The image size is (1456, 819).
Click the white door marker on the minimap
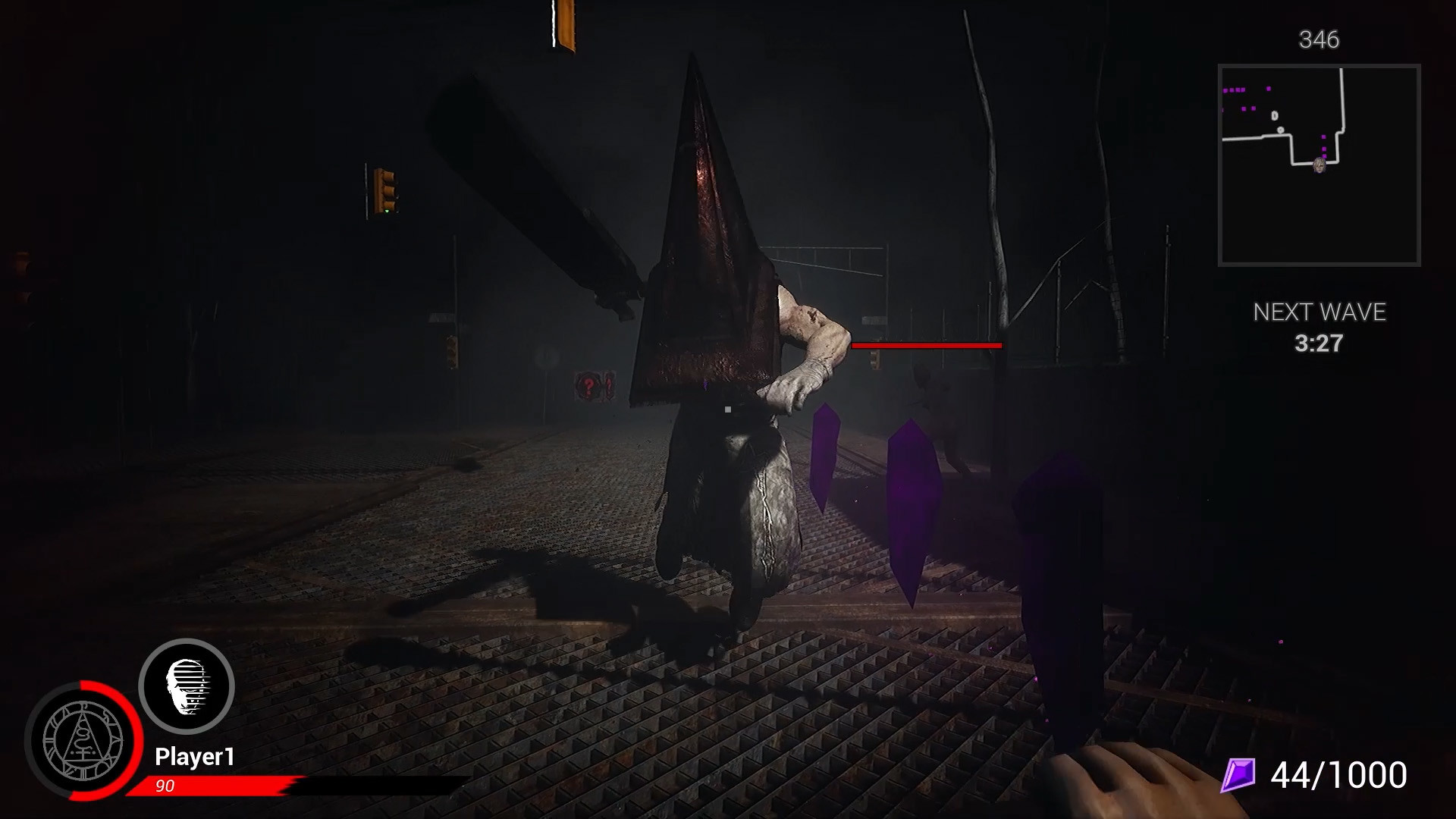click(x=1275, y=115)
